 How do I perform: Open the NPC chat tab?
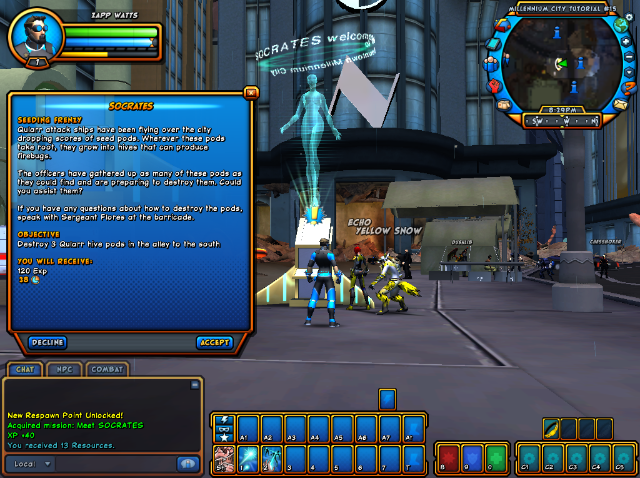[65, 370]
